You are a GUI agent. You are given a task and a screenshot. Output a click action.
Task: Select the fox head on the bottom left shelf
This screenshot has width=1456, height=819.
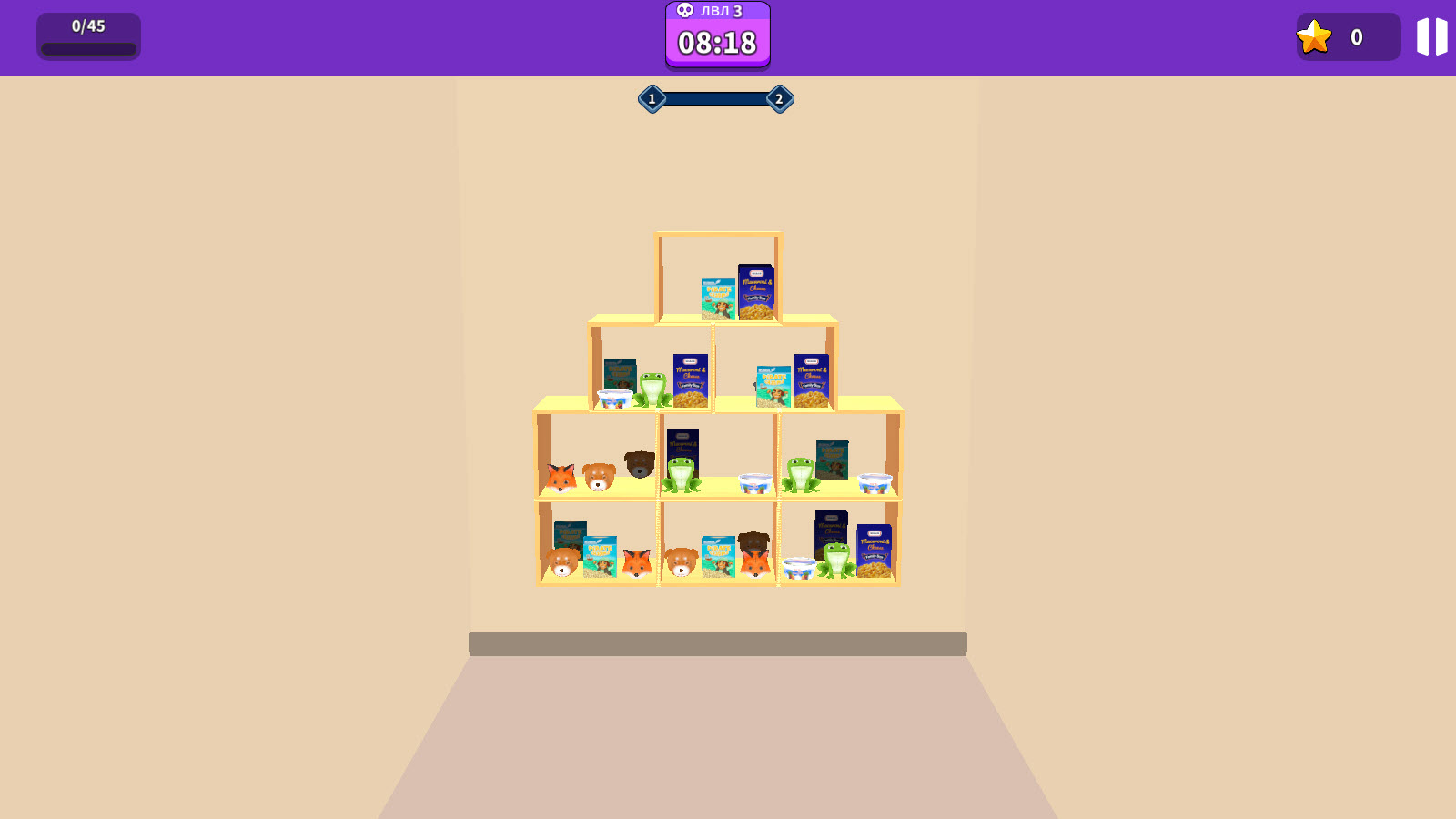636,562
